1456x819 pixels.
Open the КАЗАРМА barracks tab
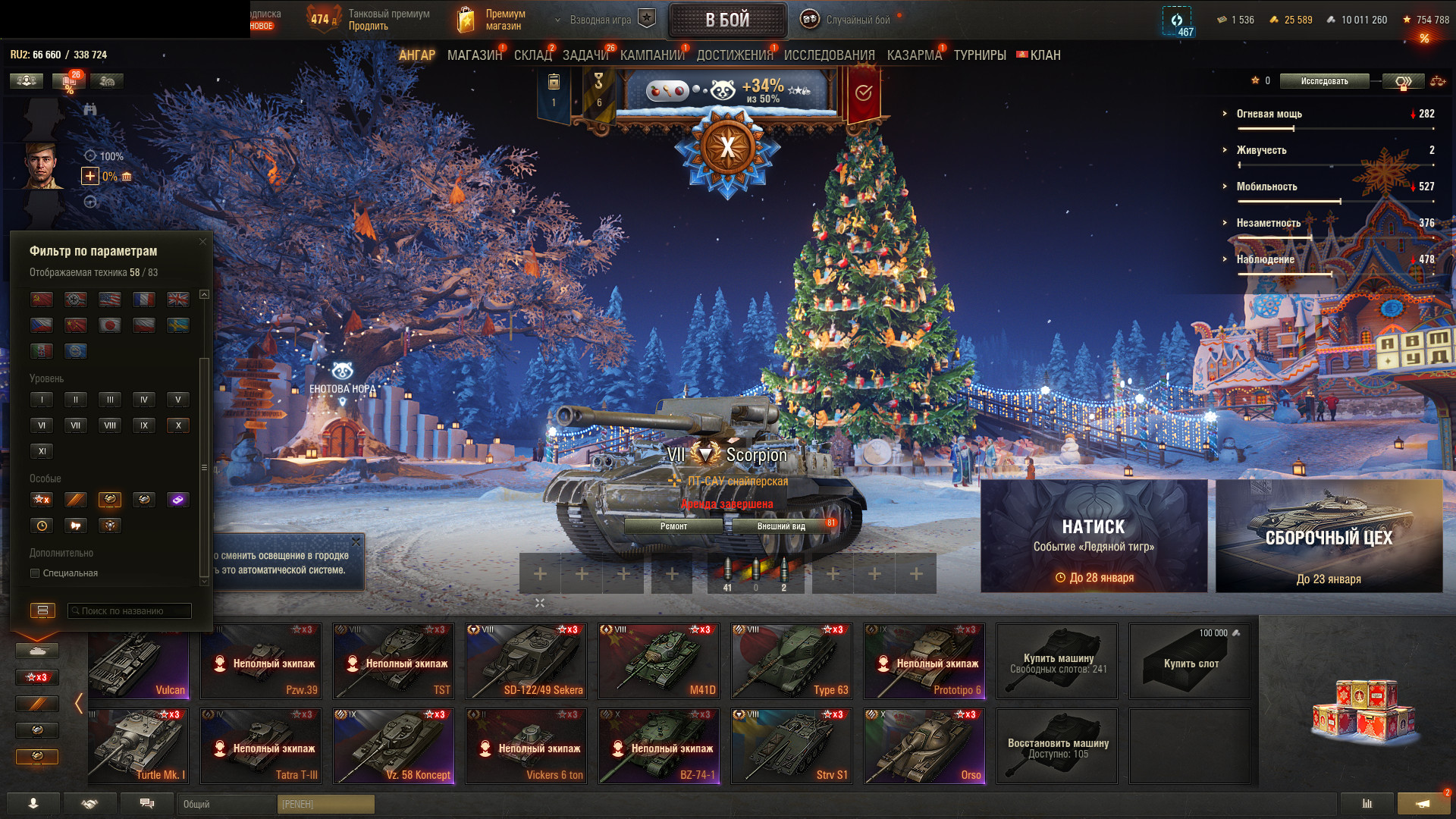pos(914,55)
